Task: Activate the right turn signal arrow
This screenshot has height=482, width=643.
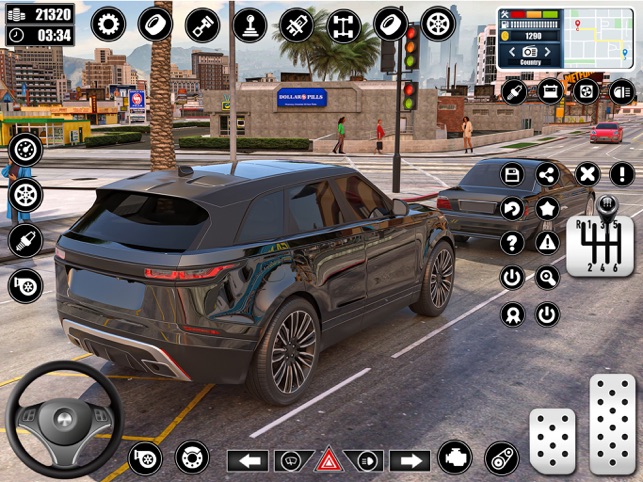Action: 408,460
